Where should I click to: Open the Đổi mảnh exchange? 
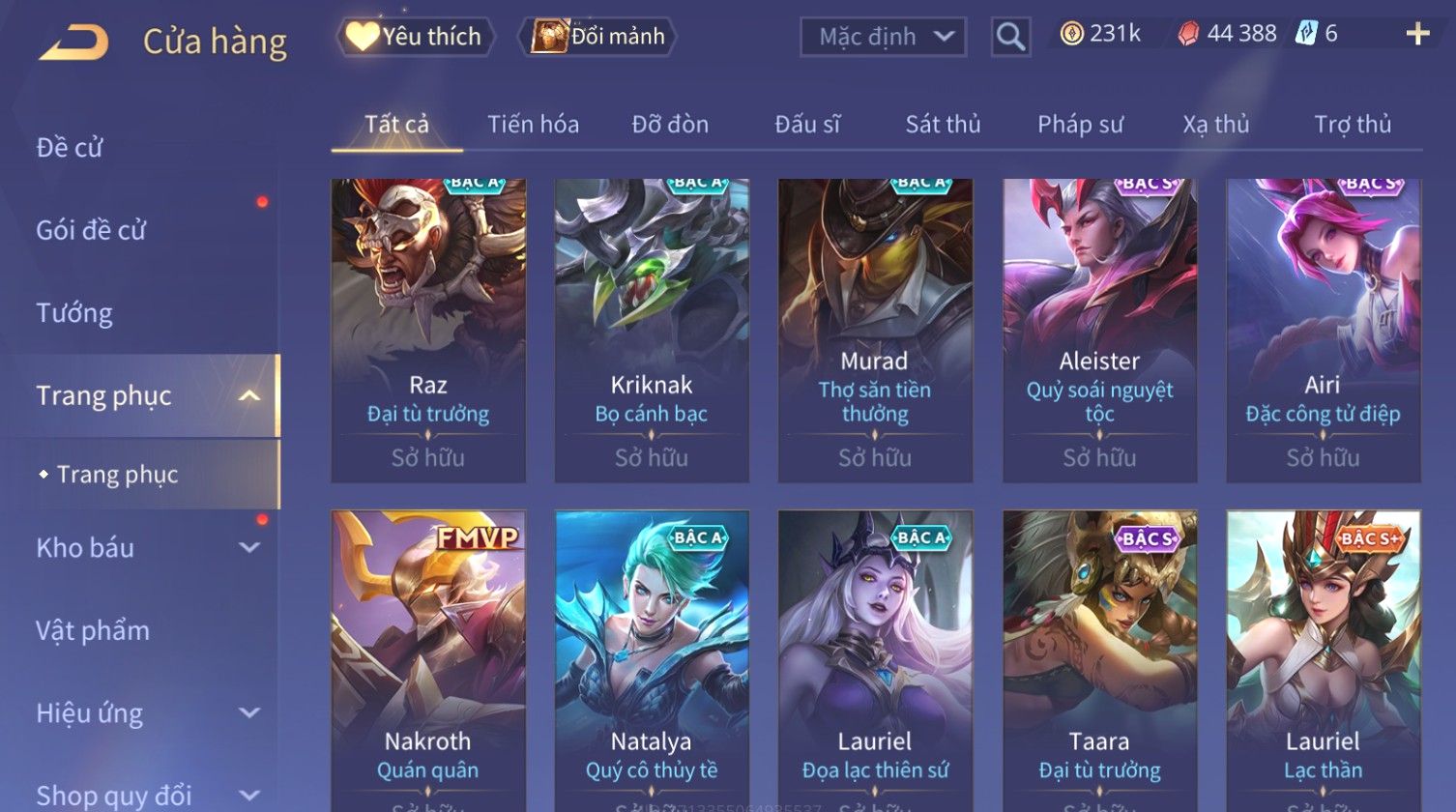click(598, 37)
